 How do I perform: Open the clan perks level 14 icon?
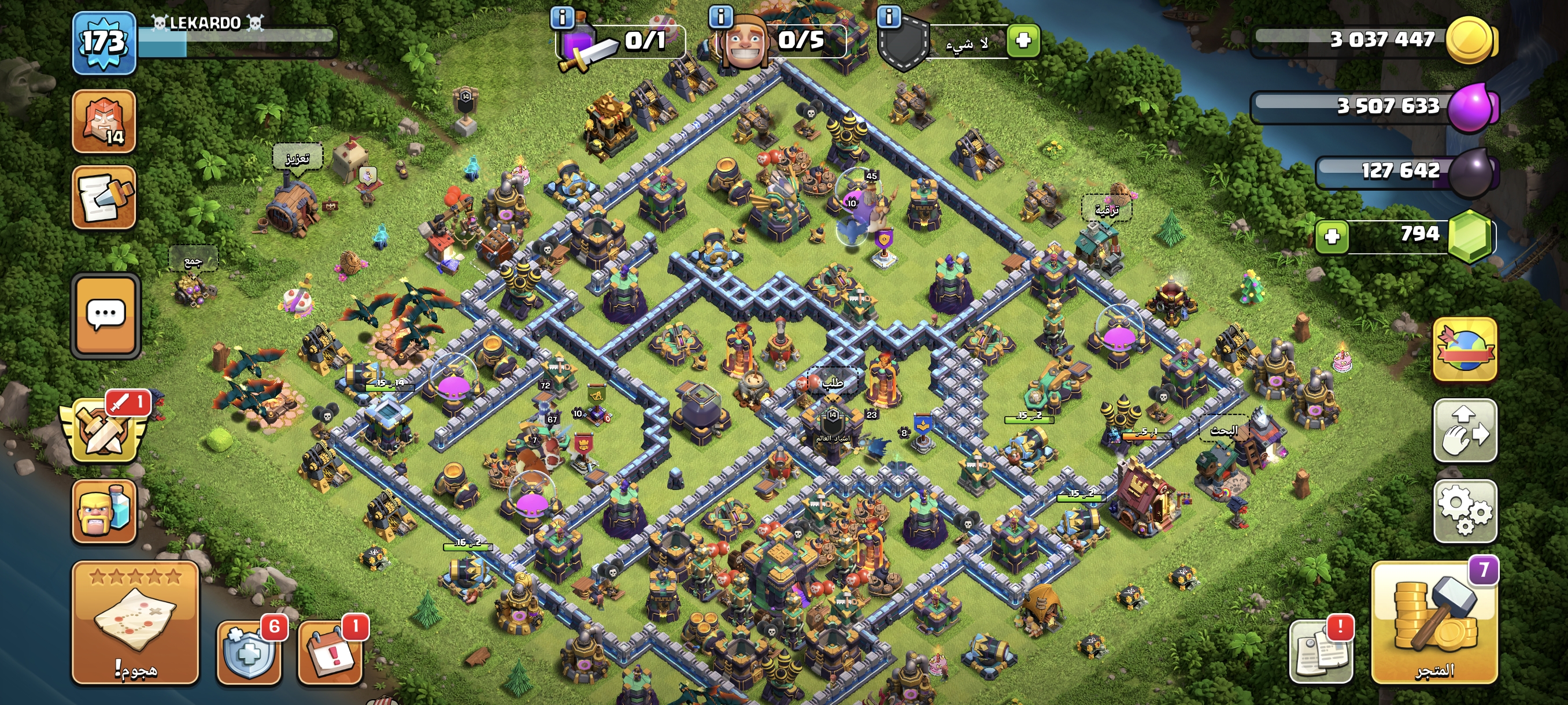(x=103, y=121)
